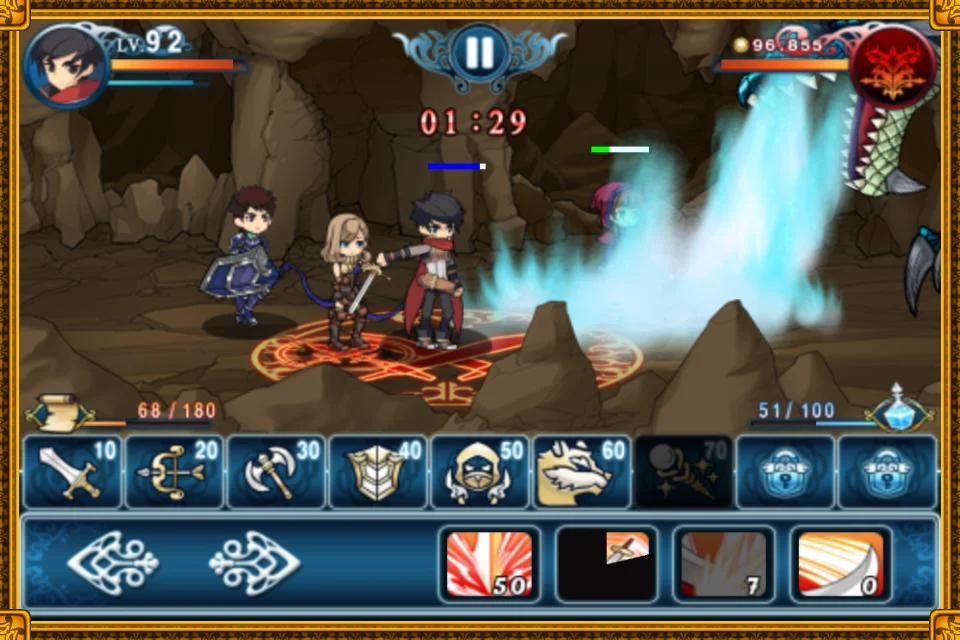Select the darkened mage staff unit costing 70
Screen dimensions: 960x640
point(684,472)
